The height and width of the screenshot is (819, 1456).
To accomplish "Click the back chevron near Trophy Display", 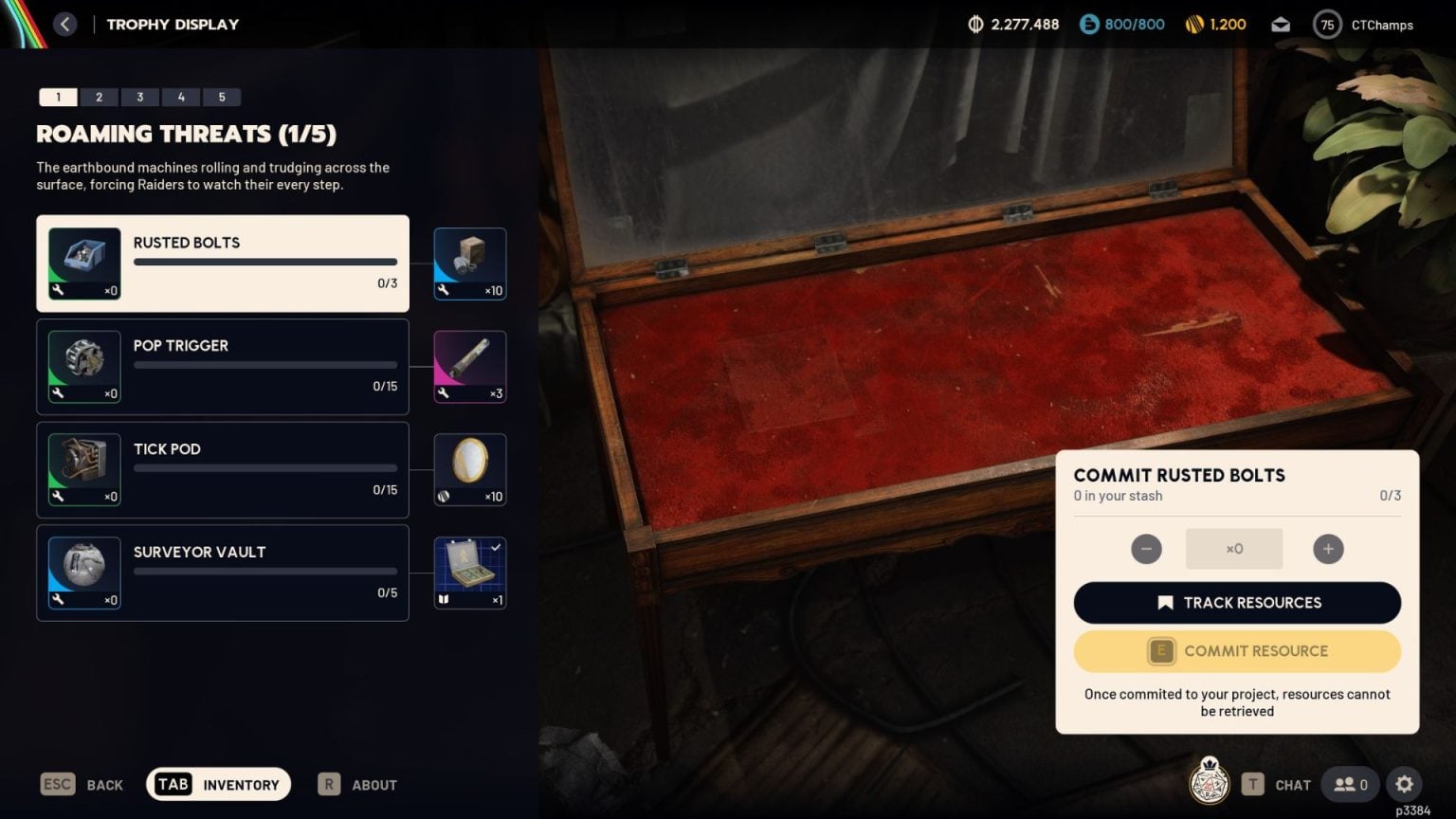I will [64, 24].
